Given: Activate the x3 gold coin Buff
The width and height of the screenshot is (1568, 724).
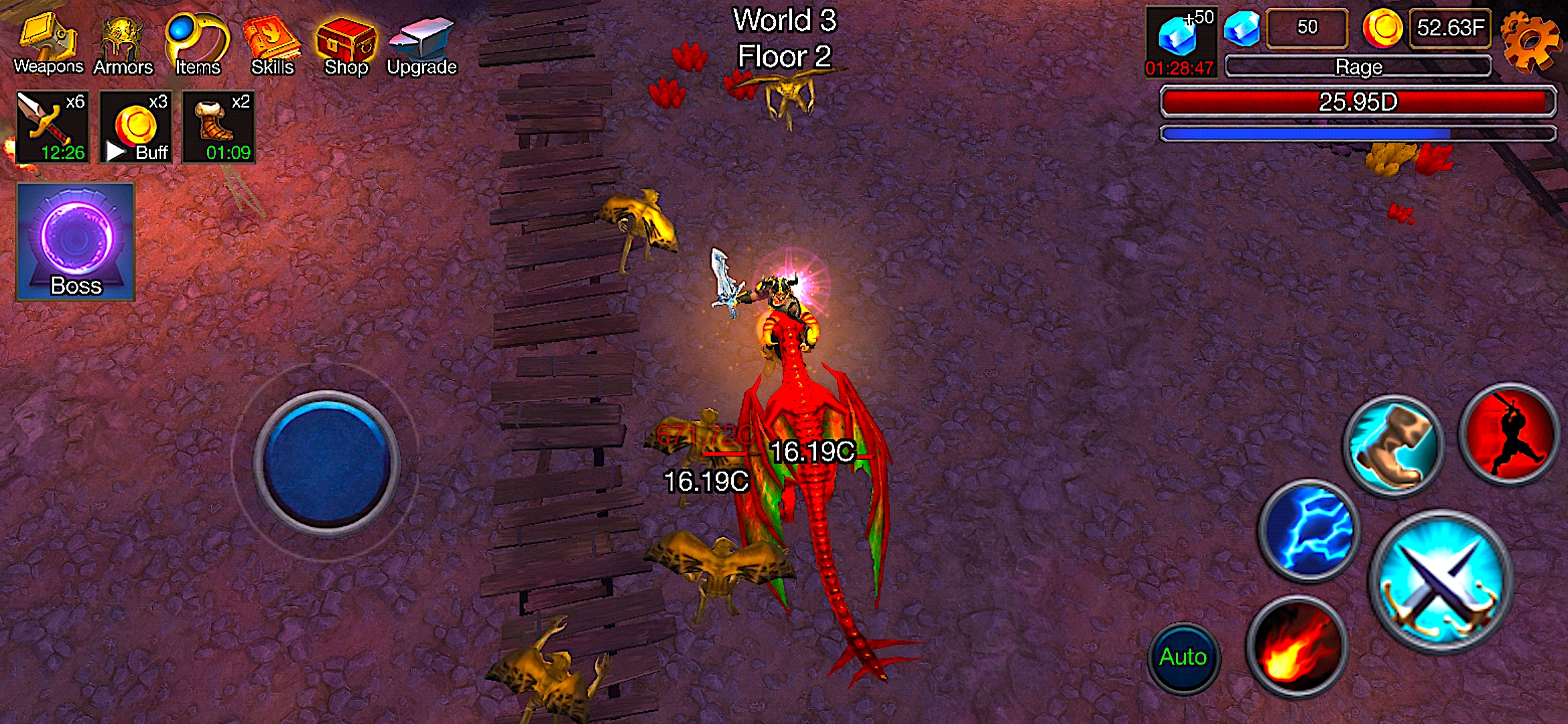Looking at the screenshot, I should tap(136, 127).
